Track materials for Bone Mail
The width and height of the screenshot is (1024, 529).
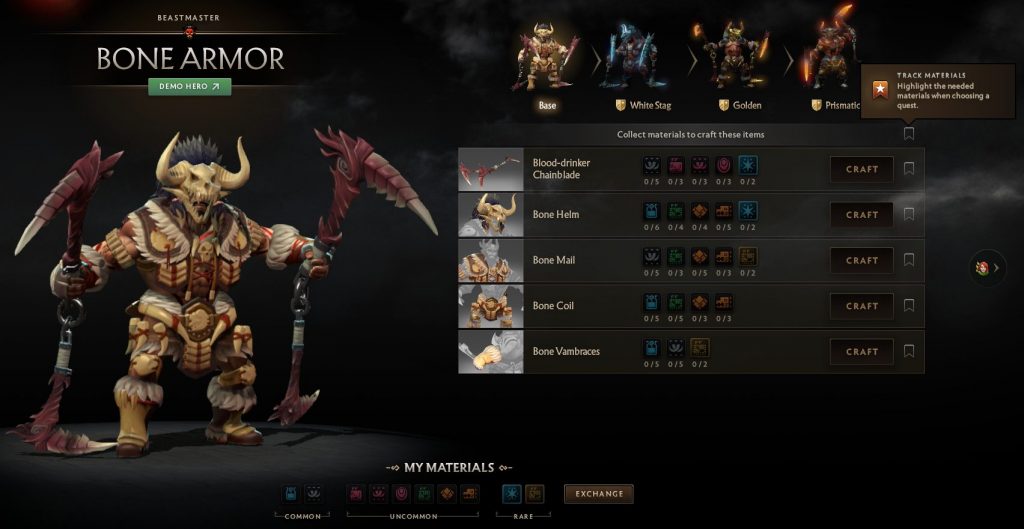point(909,260)
